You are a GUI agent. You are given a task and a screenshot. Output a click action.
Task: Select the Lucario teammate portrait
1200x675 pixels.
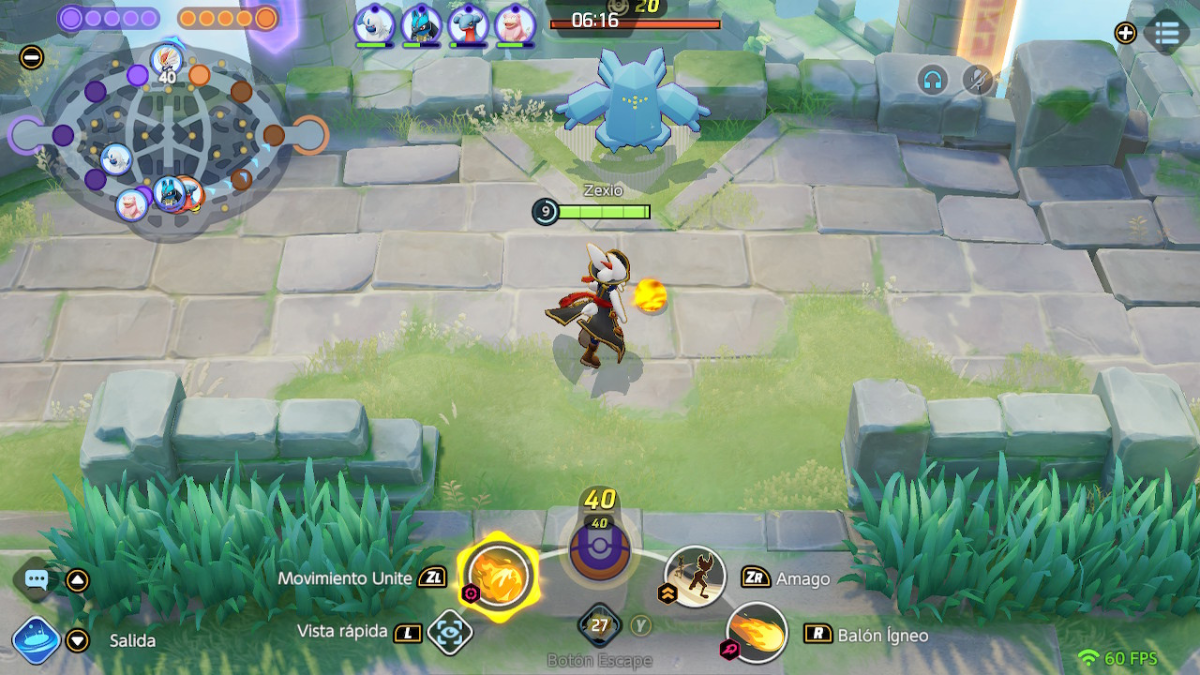coord(421,24)
